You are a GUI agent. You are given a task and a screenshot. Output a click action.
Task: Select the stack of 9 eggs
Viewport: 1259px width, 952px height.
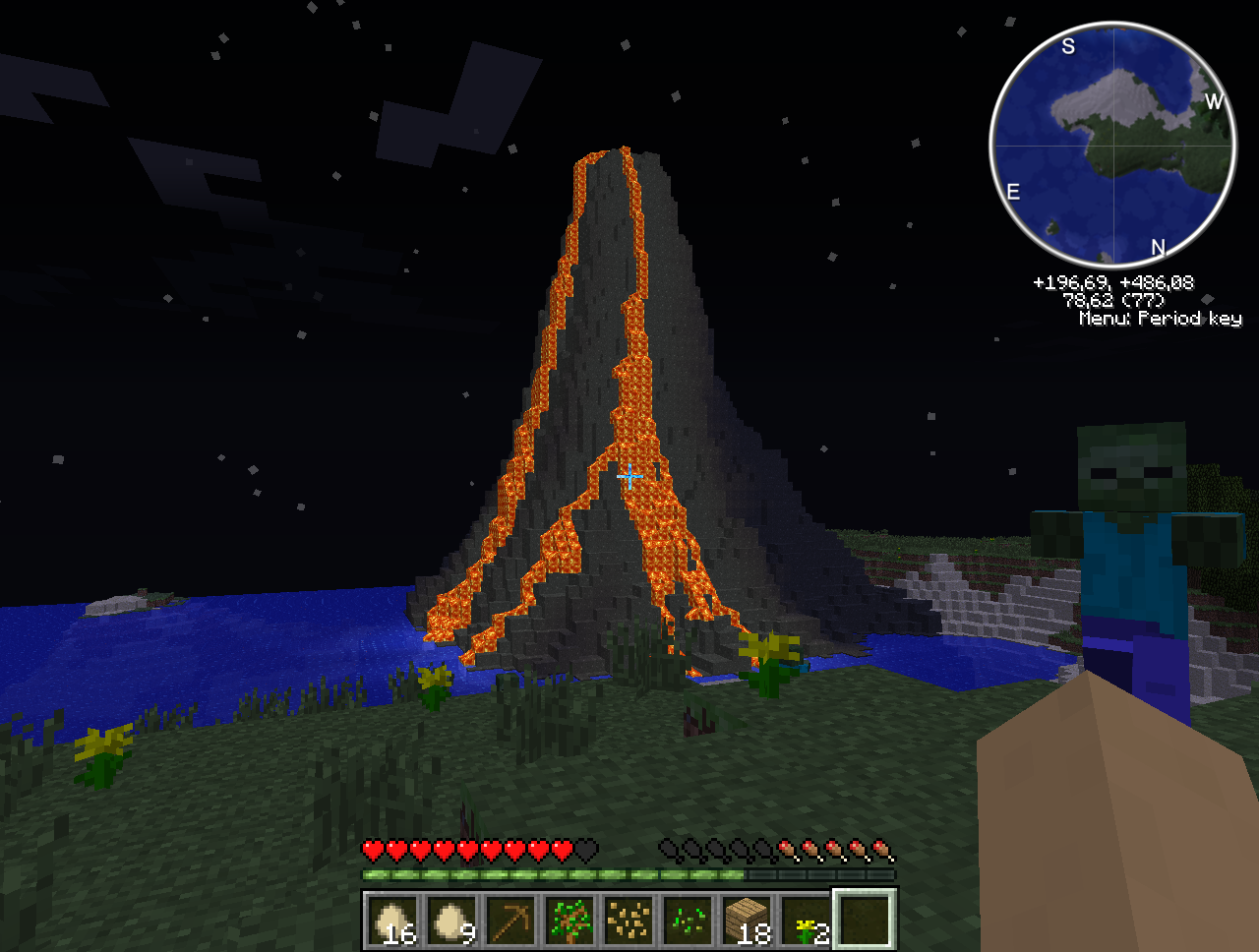[x=451, y=921]
